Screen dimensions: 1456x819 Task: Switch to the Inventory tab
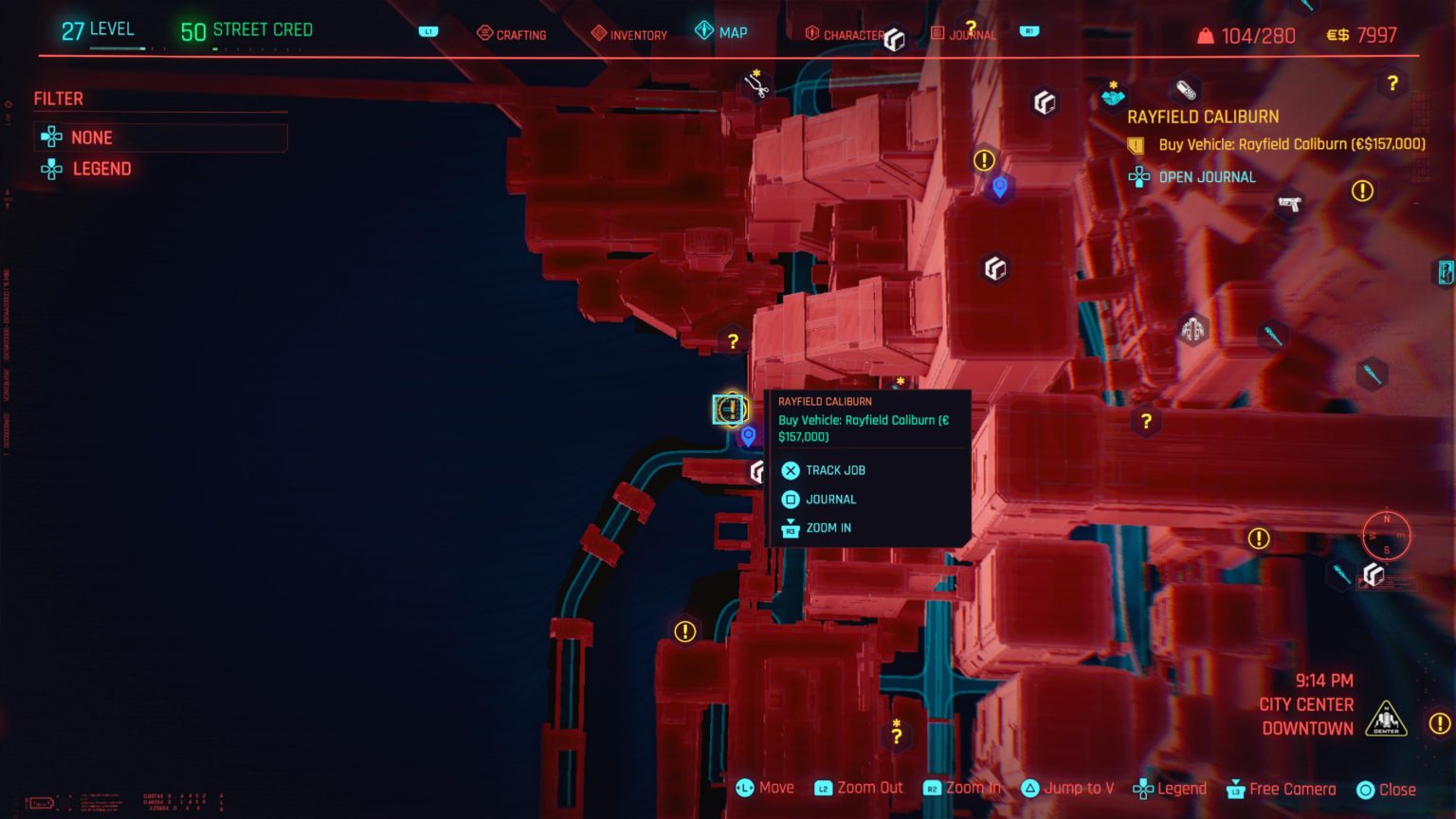coord(628,33)
